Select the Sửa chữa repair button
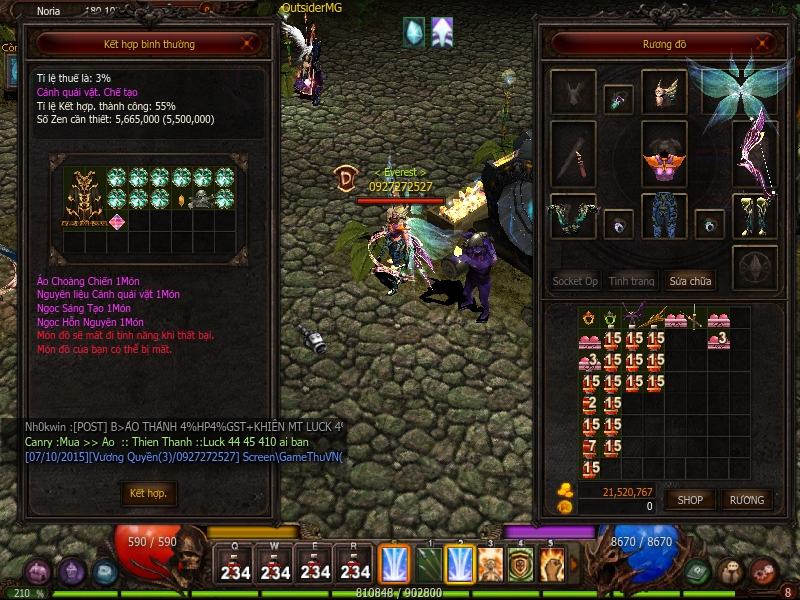This screenshot has height=600, width=800. [692, 281]
